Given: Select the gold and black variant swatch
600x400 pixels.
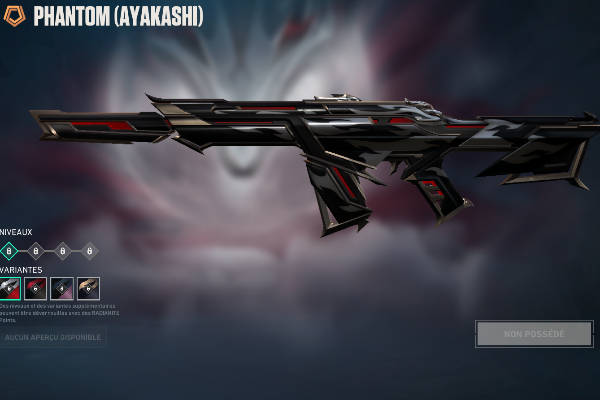Looking at the screenshot, I should pyautogui.click(x=89, y=289).
